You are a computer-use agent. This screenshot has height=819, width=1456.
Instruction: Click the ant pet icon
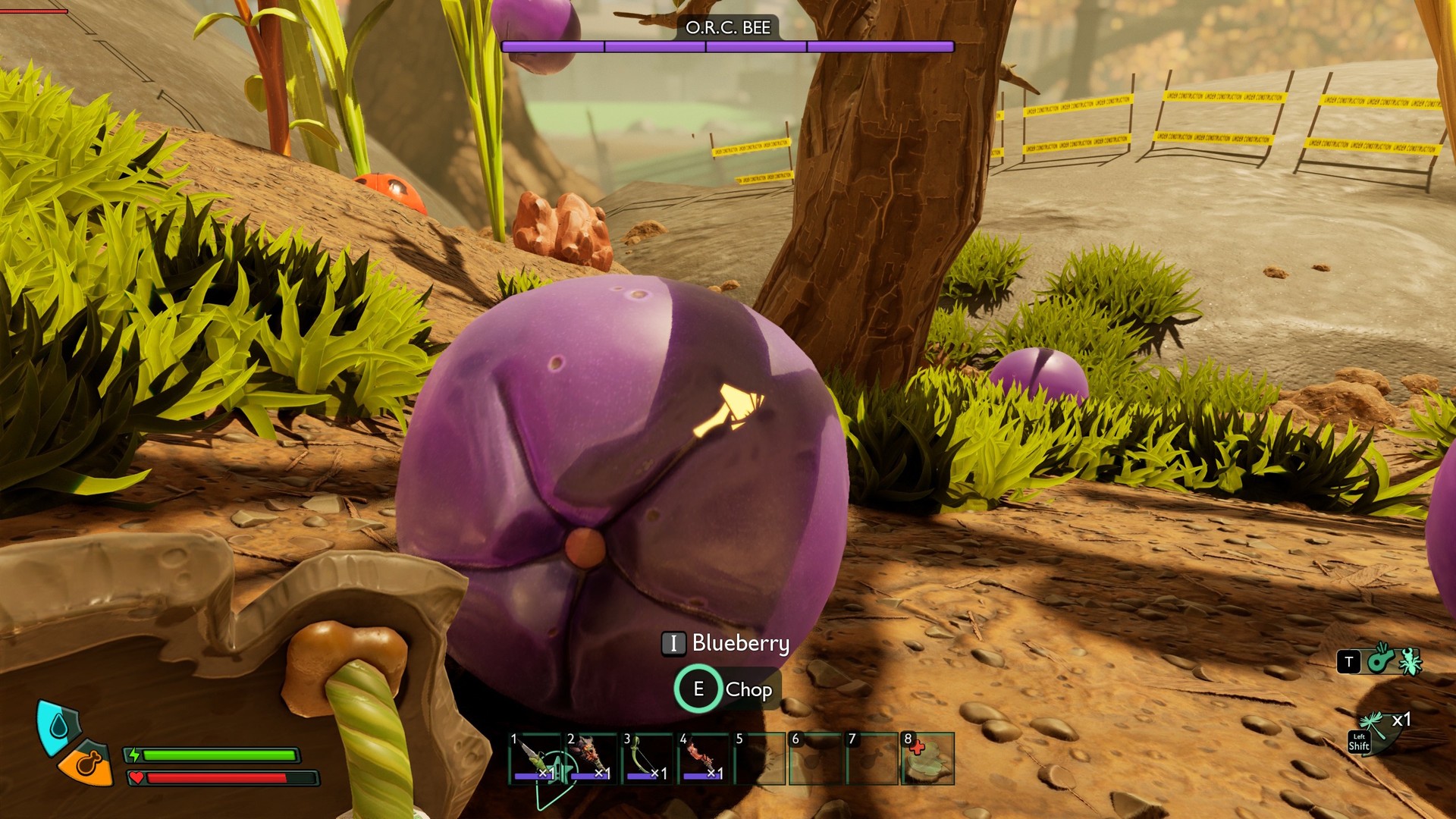point(1410,661)
